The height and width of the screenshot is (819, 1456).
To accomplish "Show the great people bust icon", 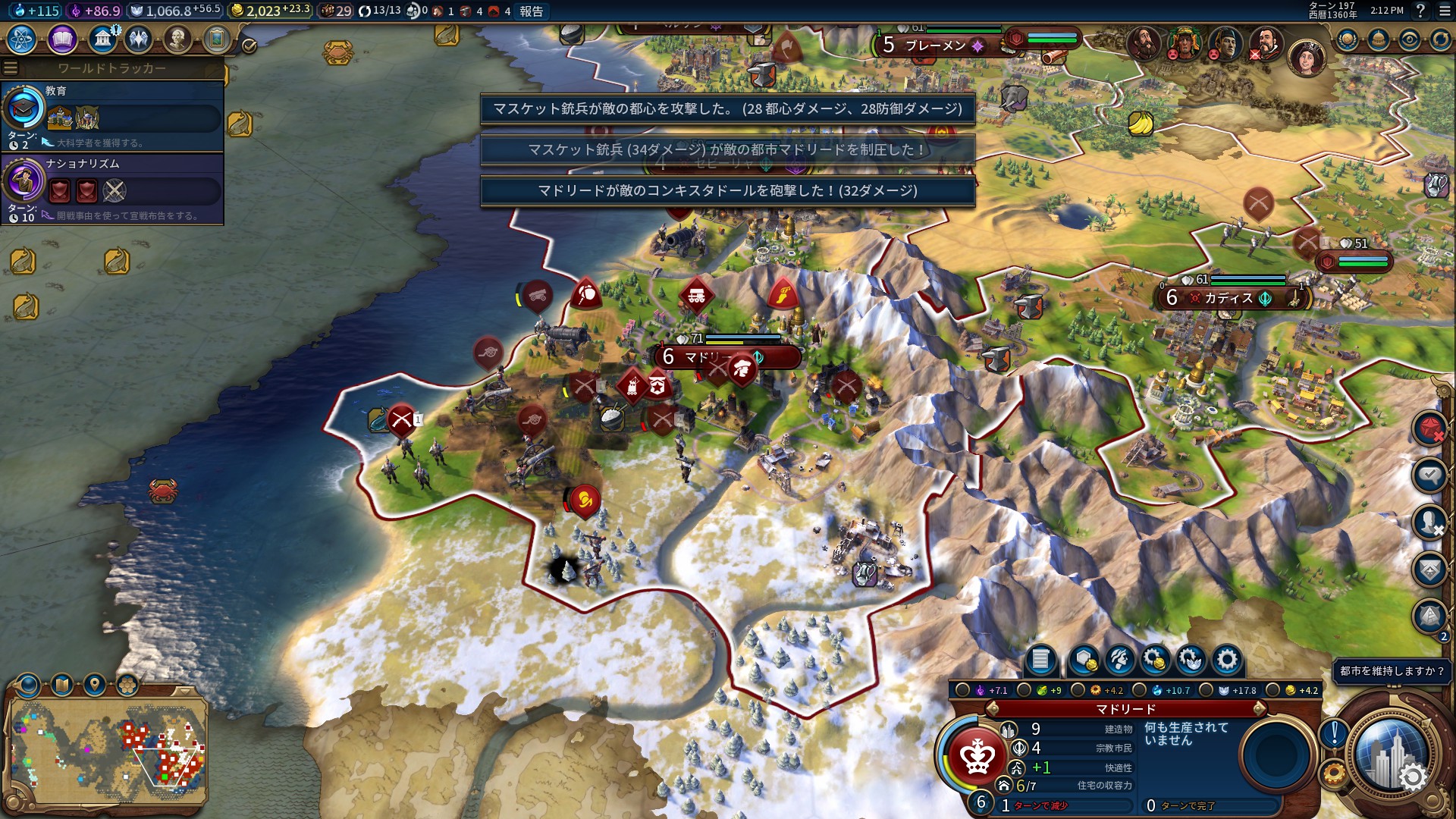I will tap(177, 39).
